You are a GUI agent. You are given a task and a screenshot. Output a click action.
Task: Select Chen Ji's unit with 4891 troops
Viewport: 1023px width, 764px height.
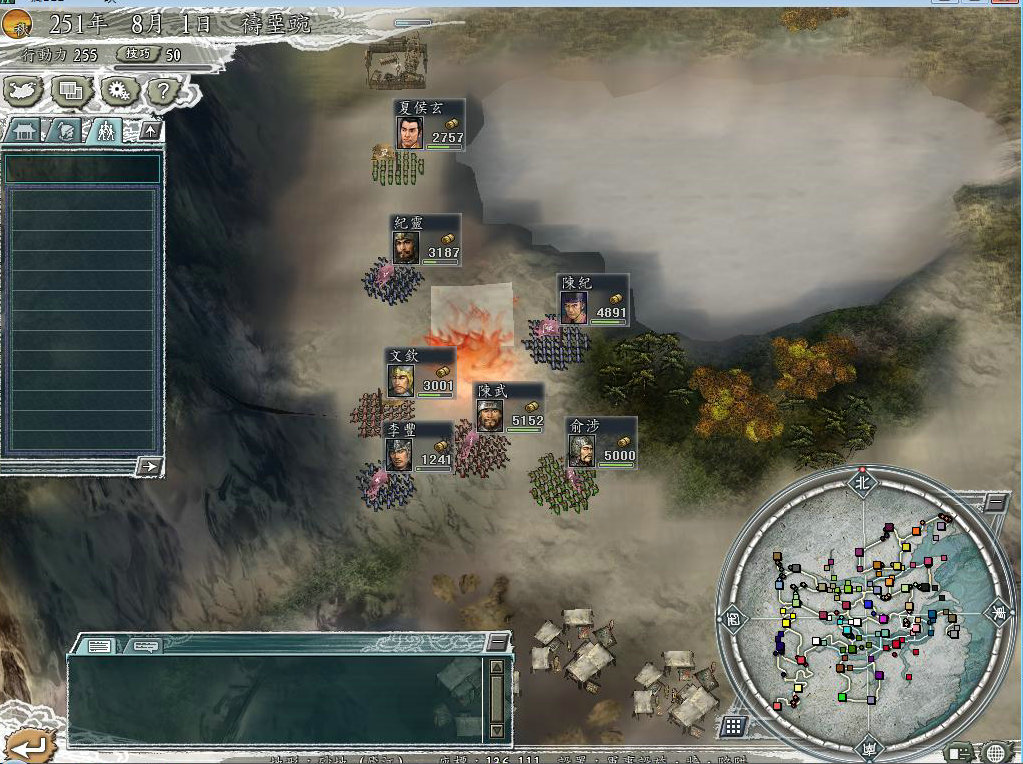point(593,299)
